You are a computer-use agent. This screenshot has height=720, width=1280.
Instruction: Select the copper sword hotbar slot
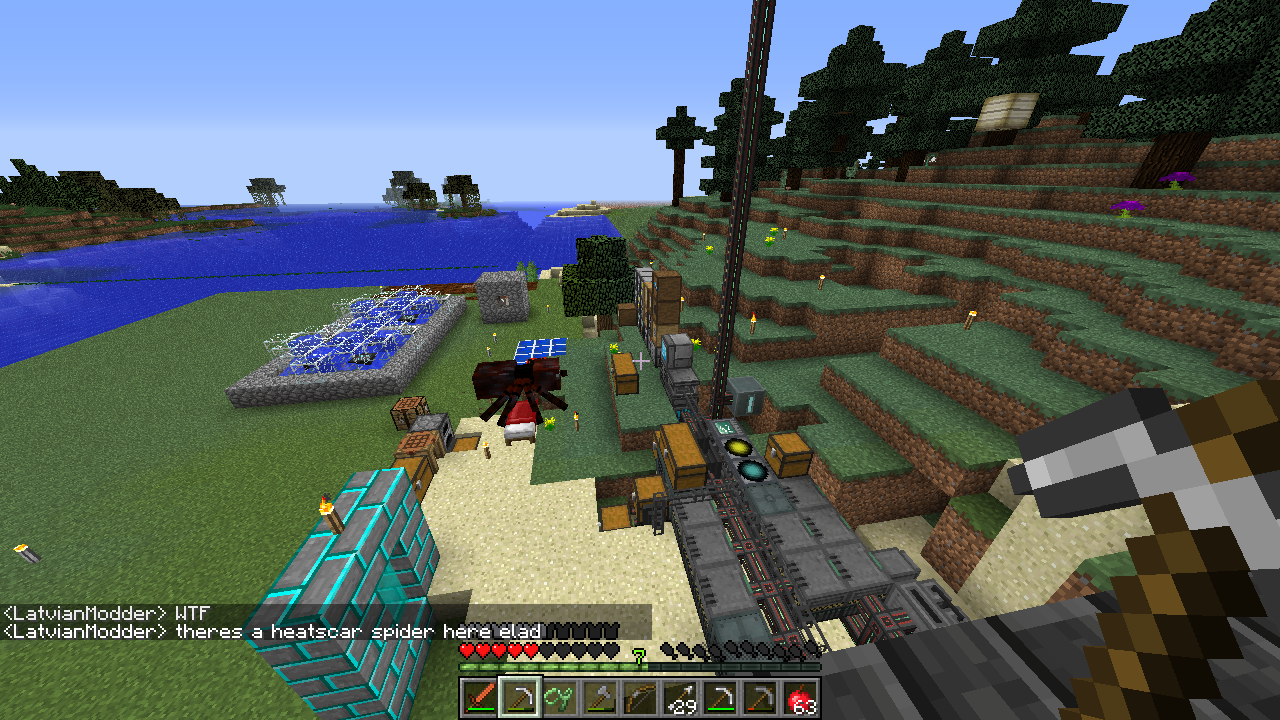pos(480,697)
